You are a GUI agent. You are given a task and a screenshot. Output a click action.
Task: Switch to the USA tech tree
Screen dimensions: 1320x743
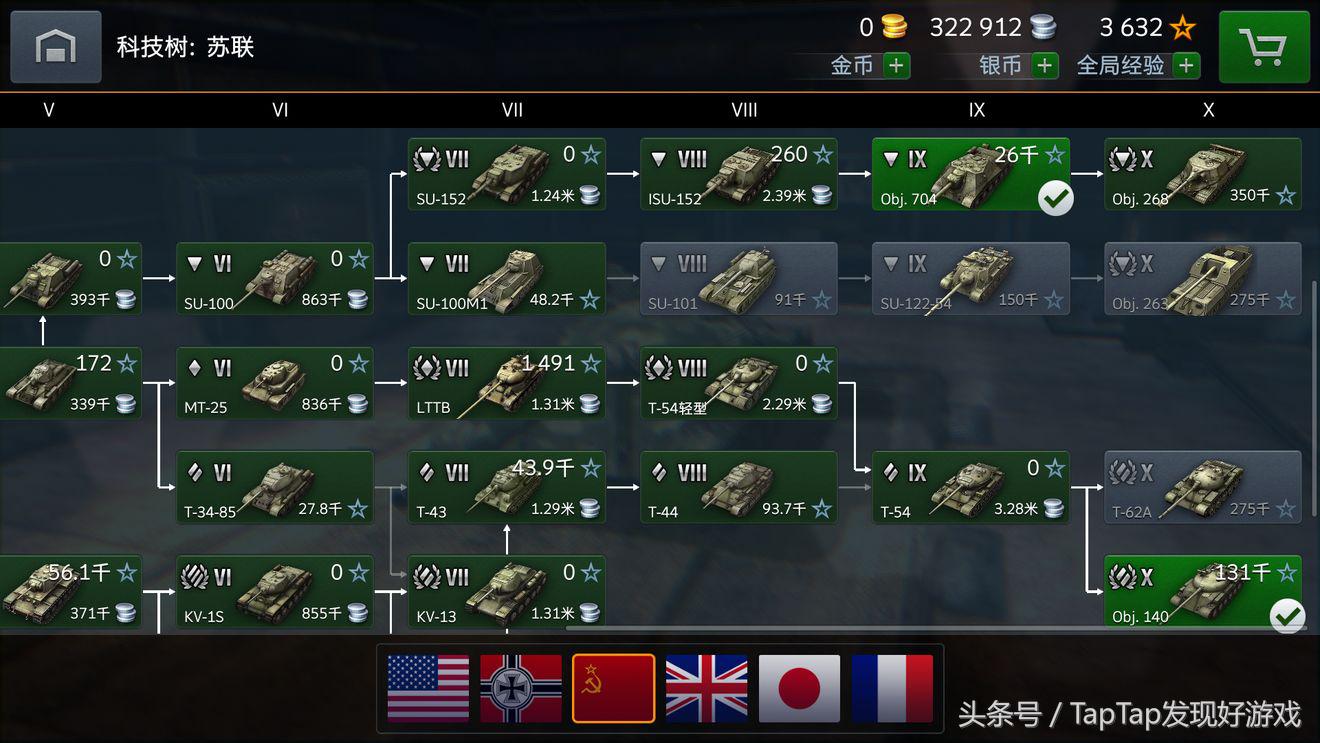(x=428, y=688)
